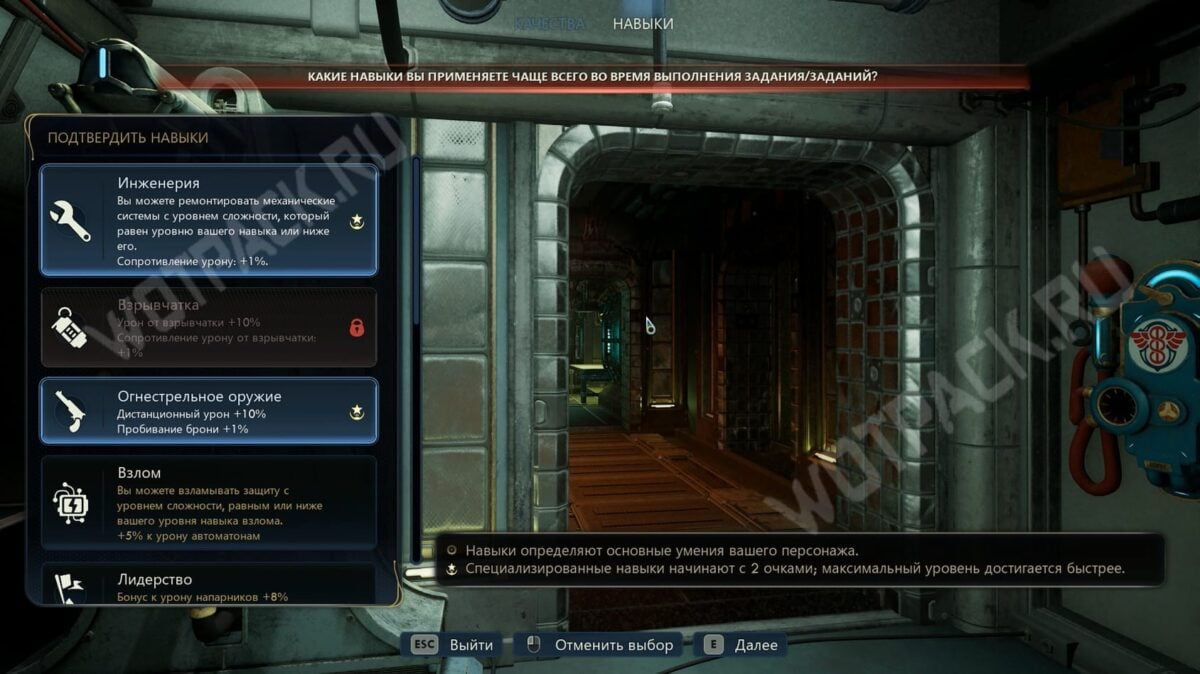Screen dimensions: 1200x674
Task: Open the Навыки tab
Action: [643, 23]
